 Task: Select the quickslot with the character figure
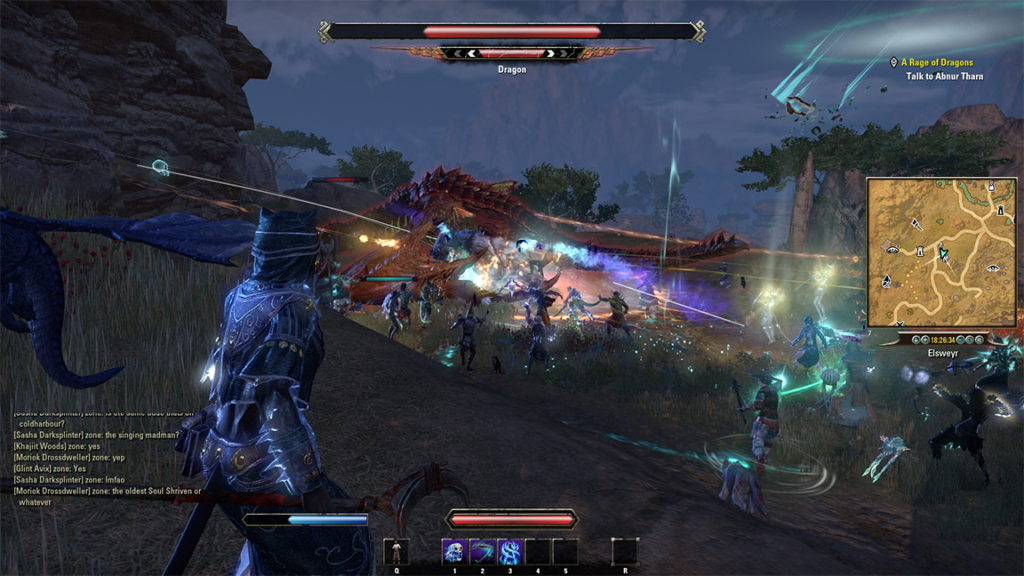[x=396, y=551]
